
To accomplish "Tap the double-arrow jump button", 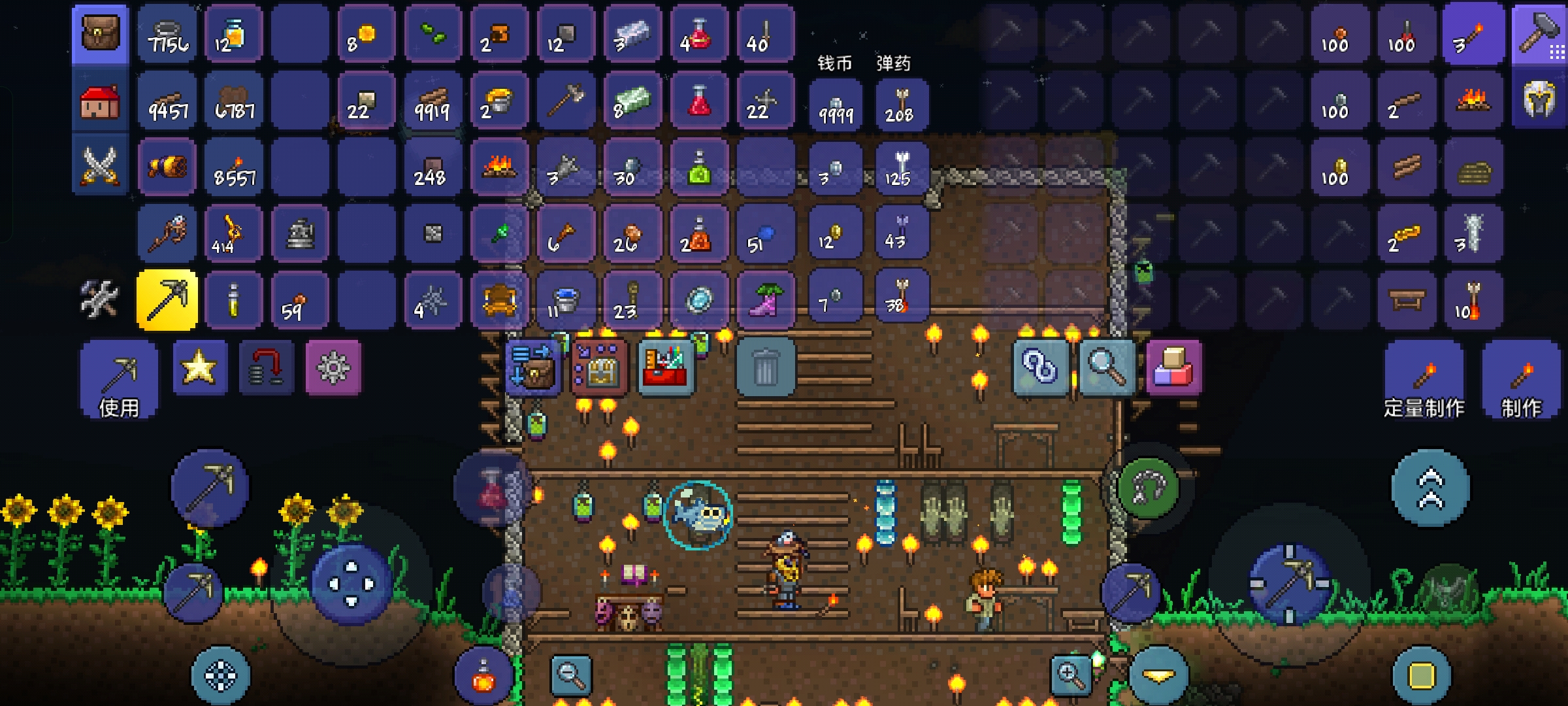I will 1430,488.
